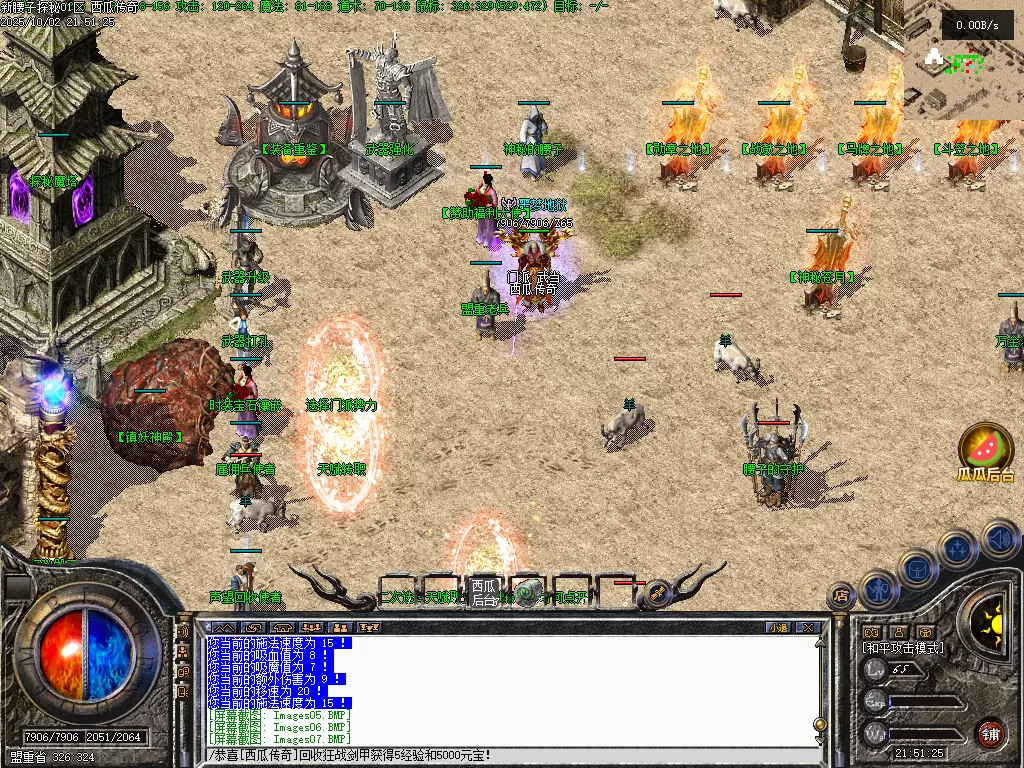
Task: Toggle the sound-wave chat filter icon
Action: 183,632
